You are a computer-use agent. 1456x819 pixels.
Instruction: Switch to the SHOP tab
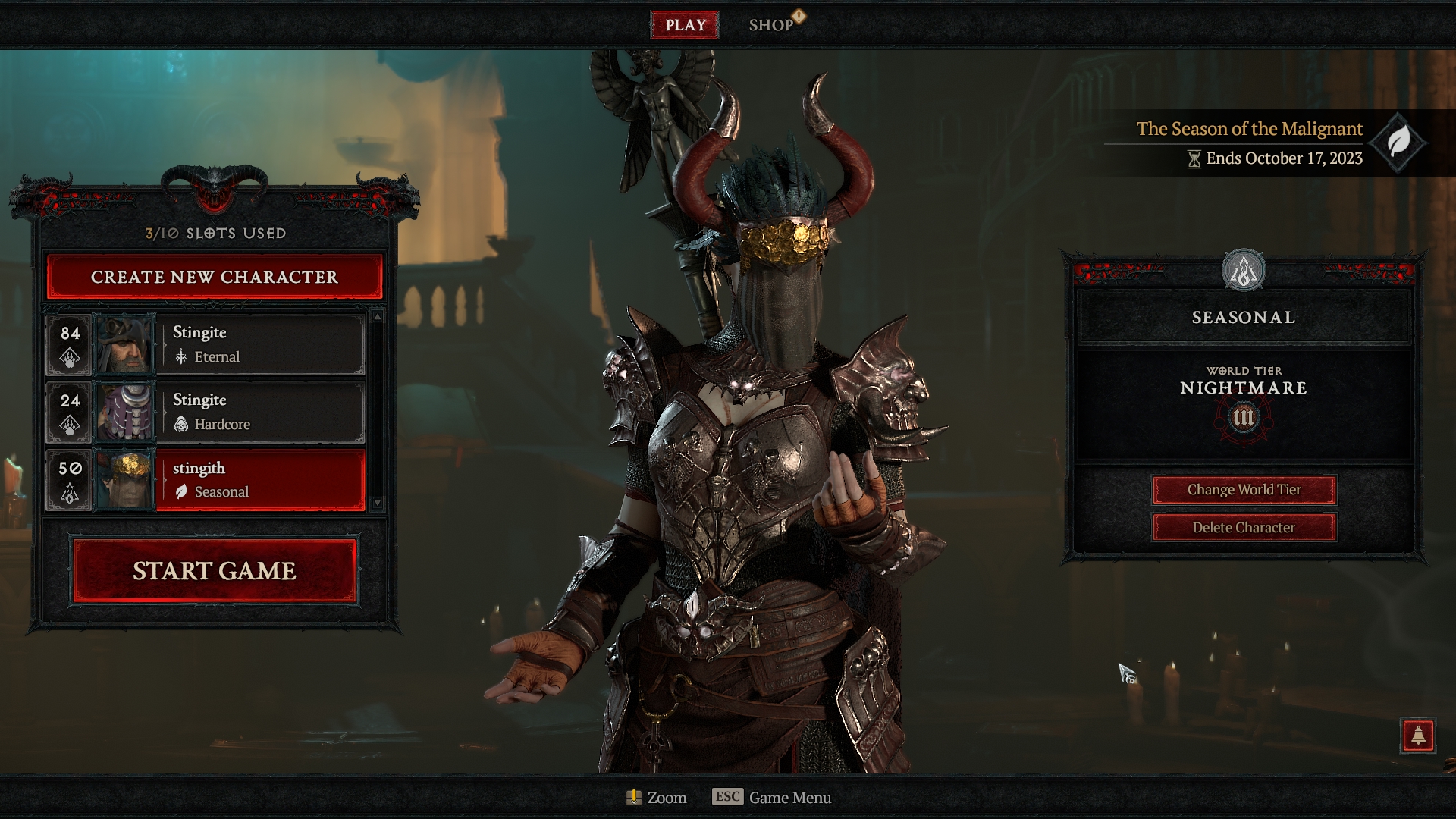click(x=771, y=24)
